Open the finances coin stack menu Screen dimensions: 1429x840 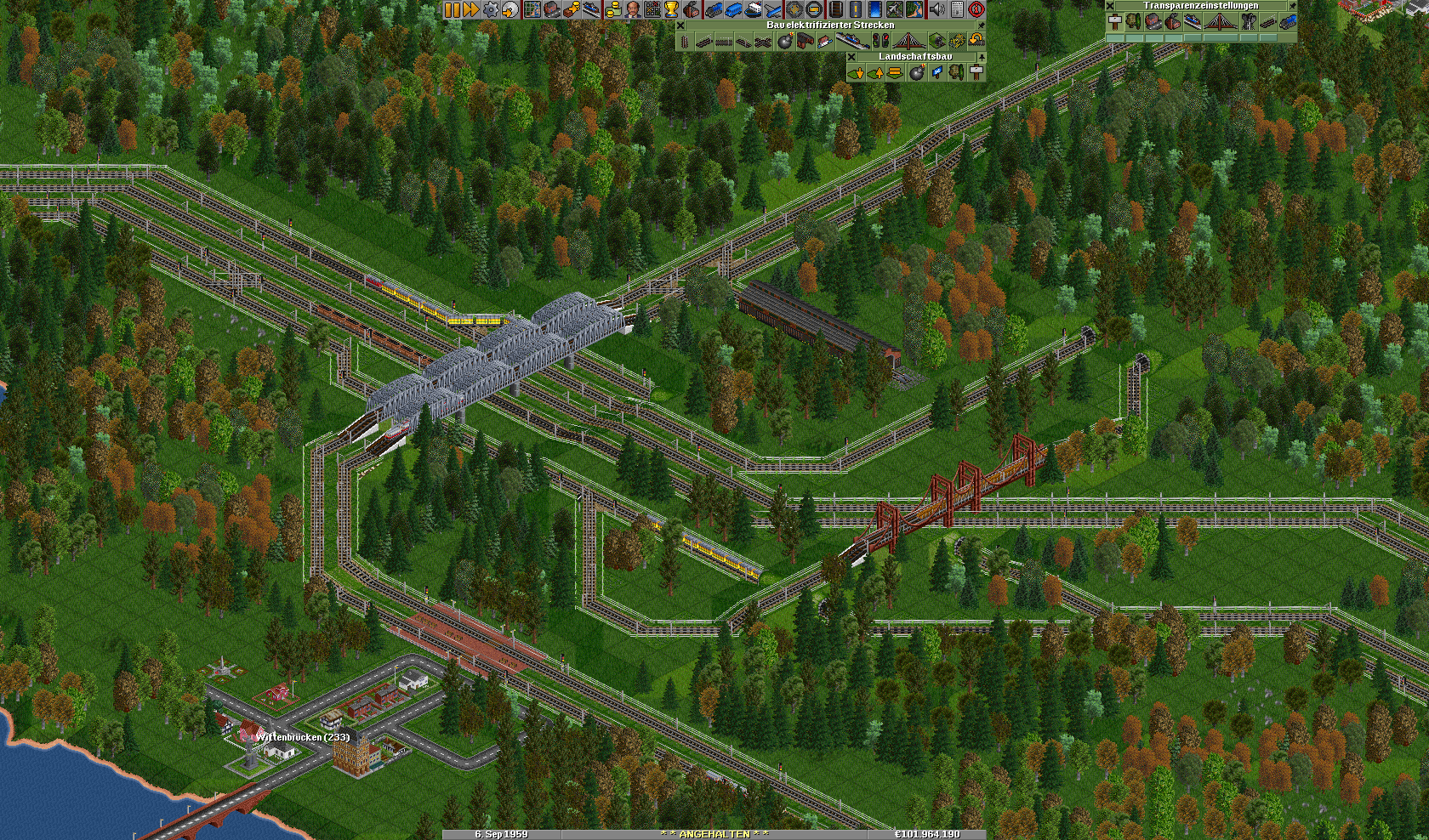(x=612, y=9)
